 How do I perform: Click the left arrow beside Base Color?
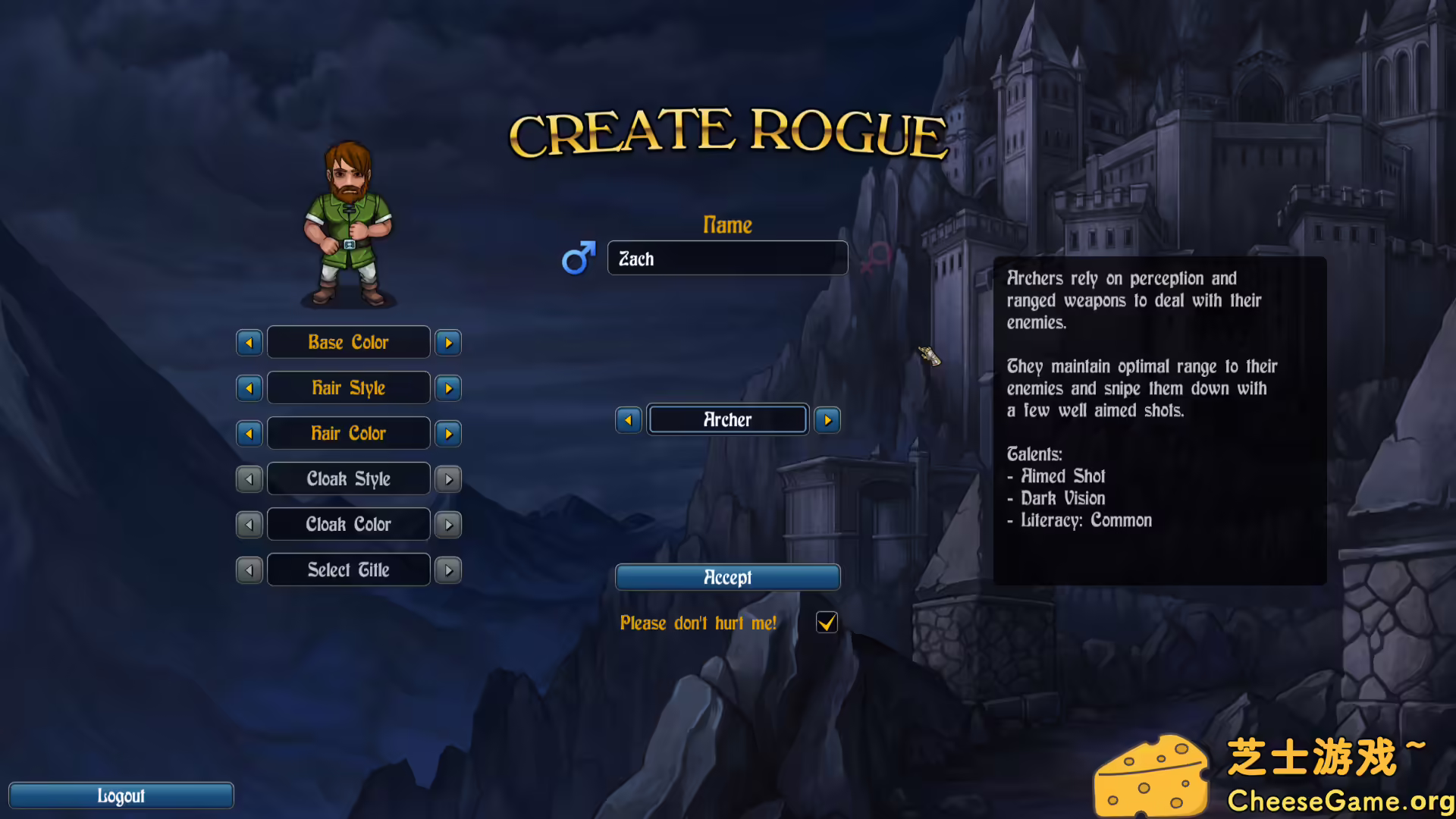click(x=249, y=342)
